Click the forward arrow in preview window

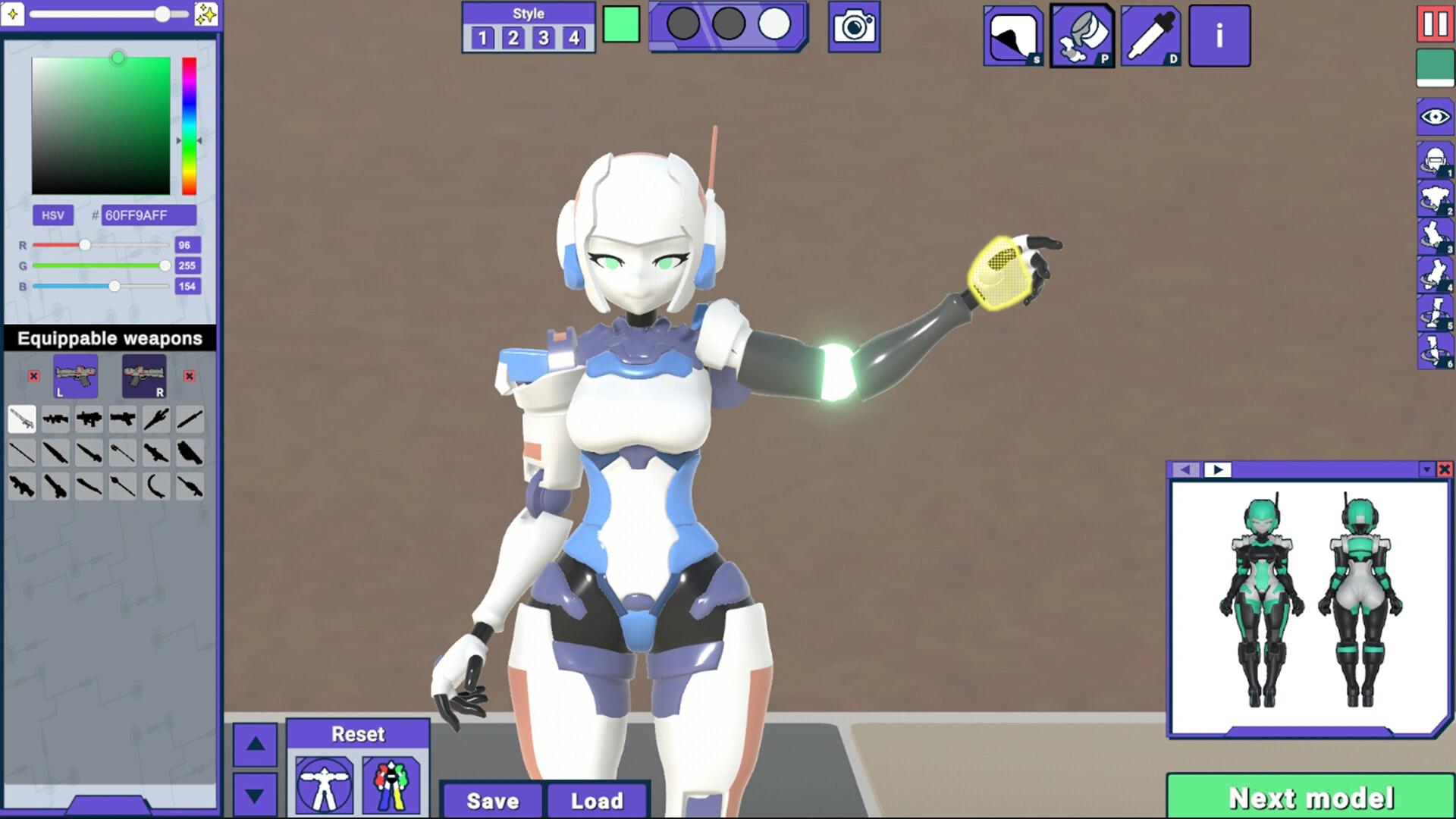1219,469
